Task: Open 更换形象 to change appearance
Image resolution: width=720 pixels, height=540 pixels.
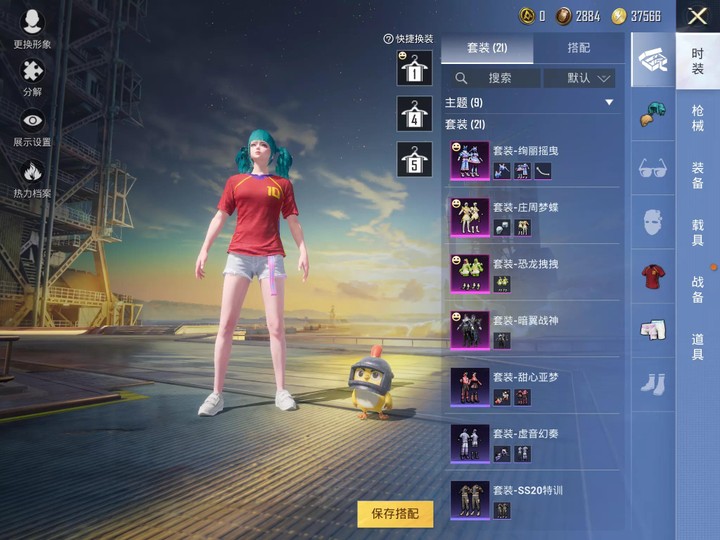Action: click(x=33, y=30)
